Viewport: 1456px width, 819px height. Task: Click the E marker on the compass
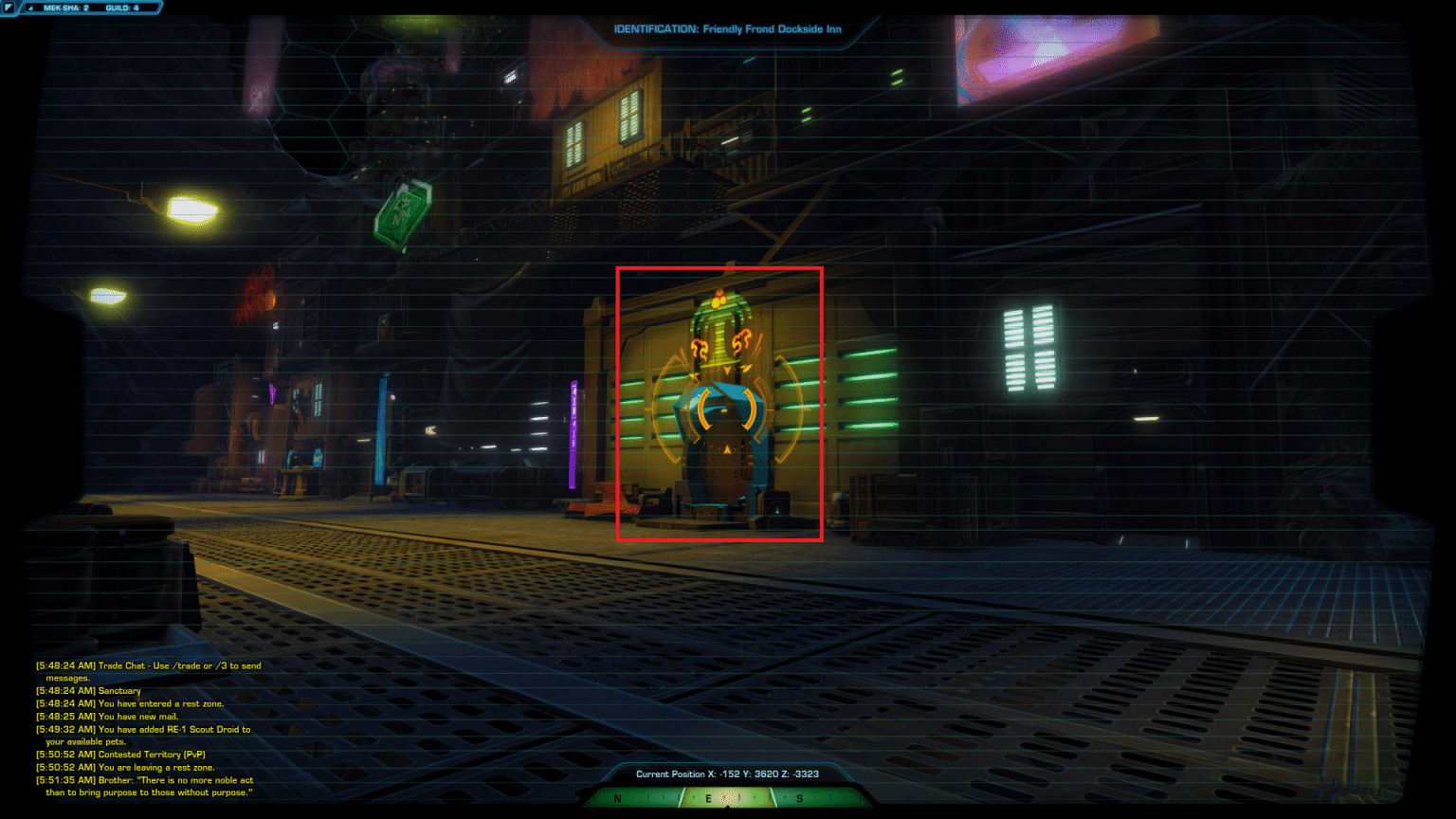pyautogui.click(x=709, y=798)
